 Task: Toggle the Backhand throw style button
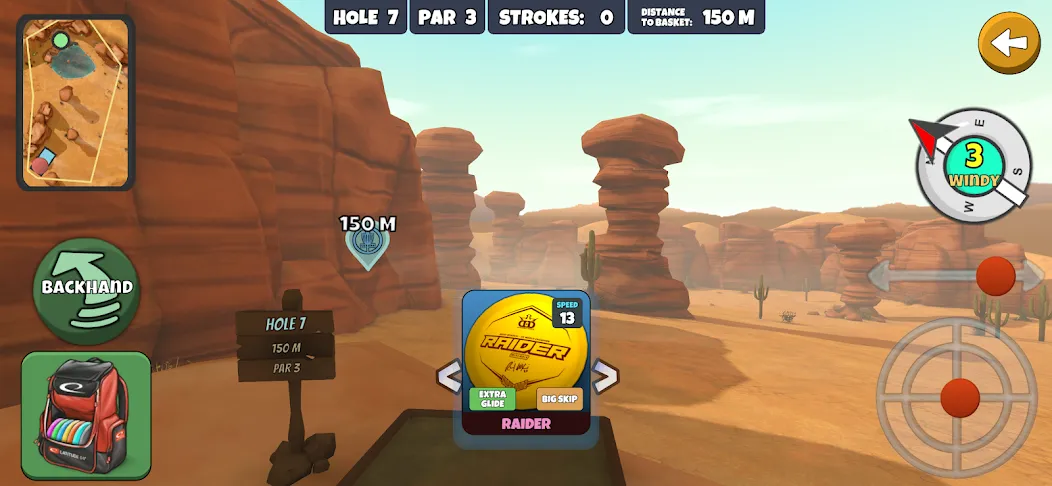click(86, 290)
